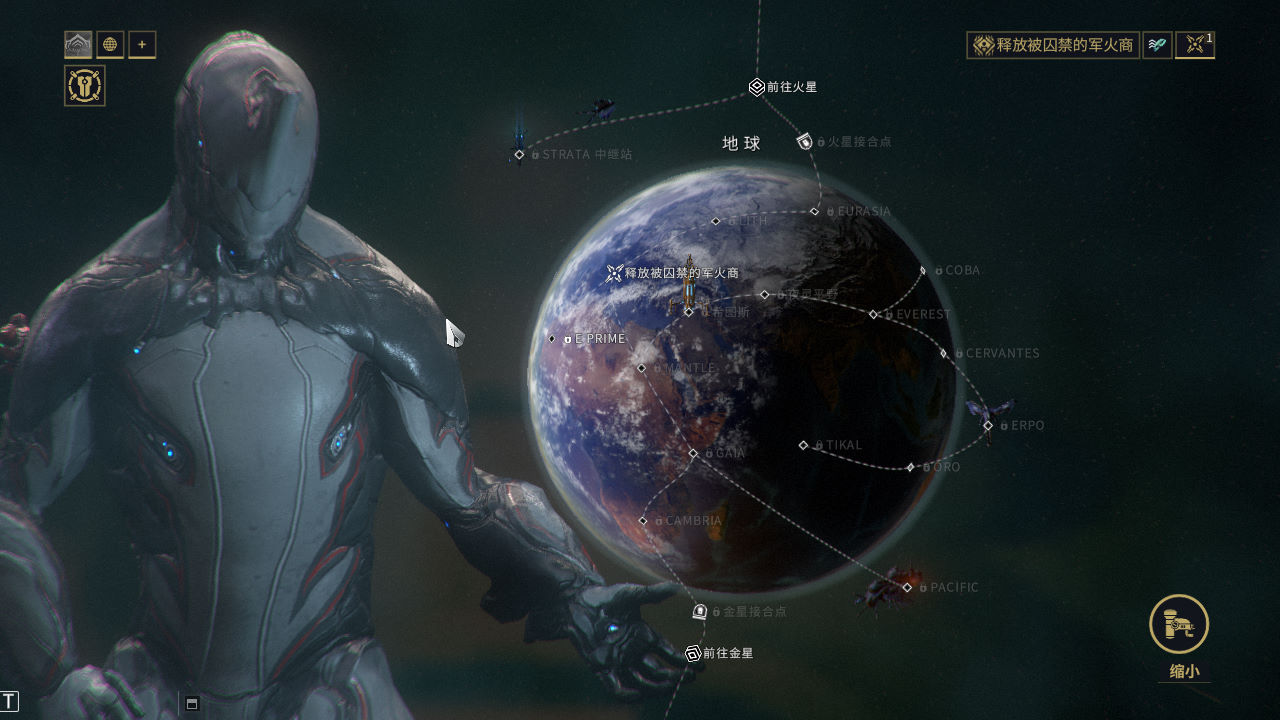Travel to Mars via 前往火星

(x=757, y=88)
